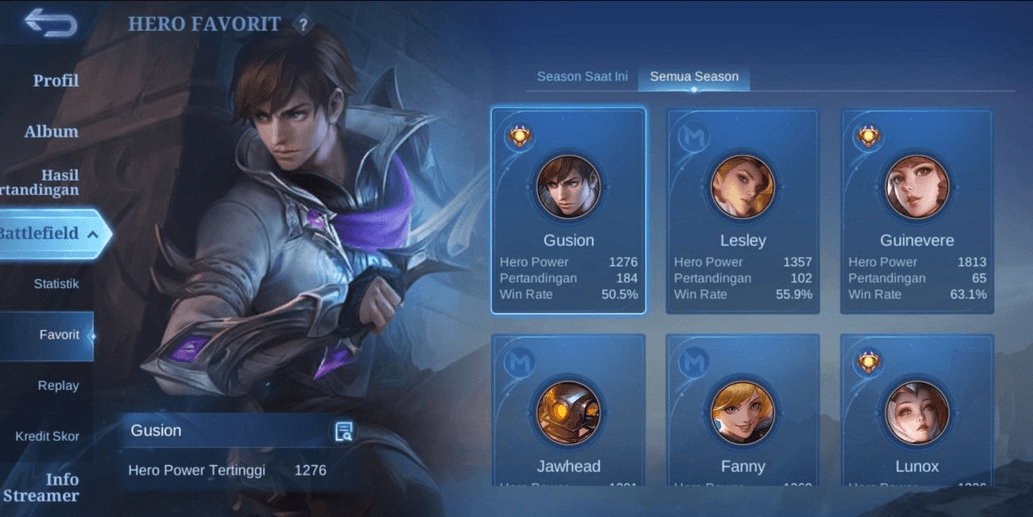View the Kredit Skor page
Screen dimensions: 1033x517
(x=47, y=436)
